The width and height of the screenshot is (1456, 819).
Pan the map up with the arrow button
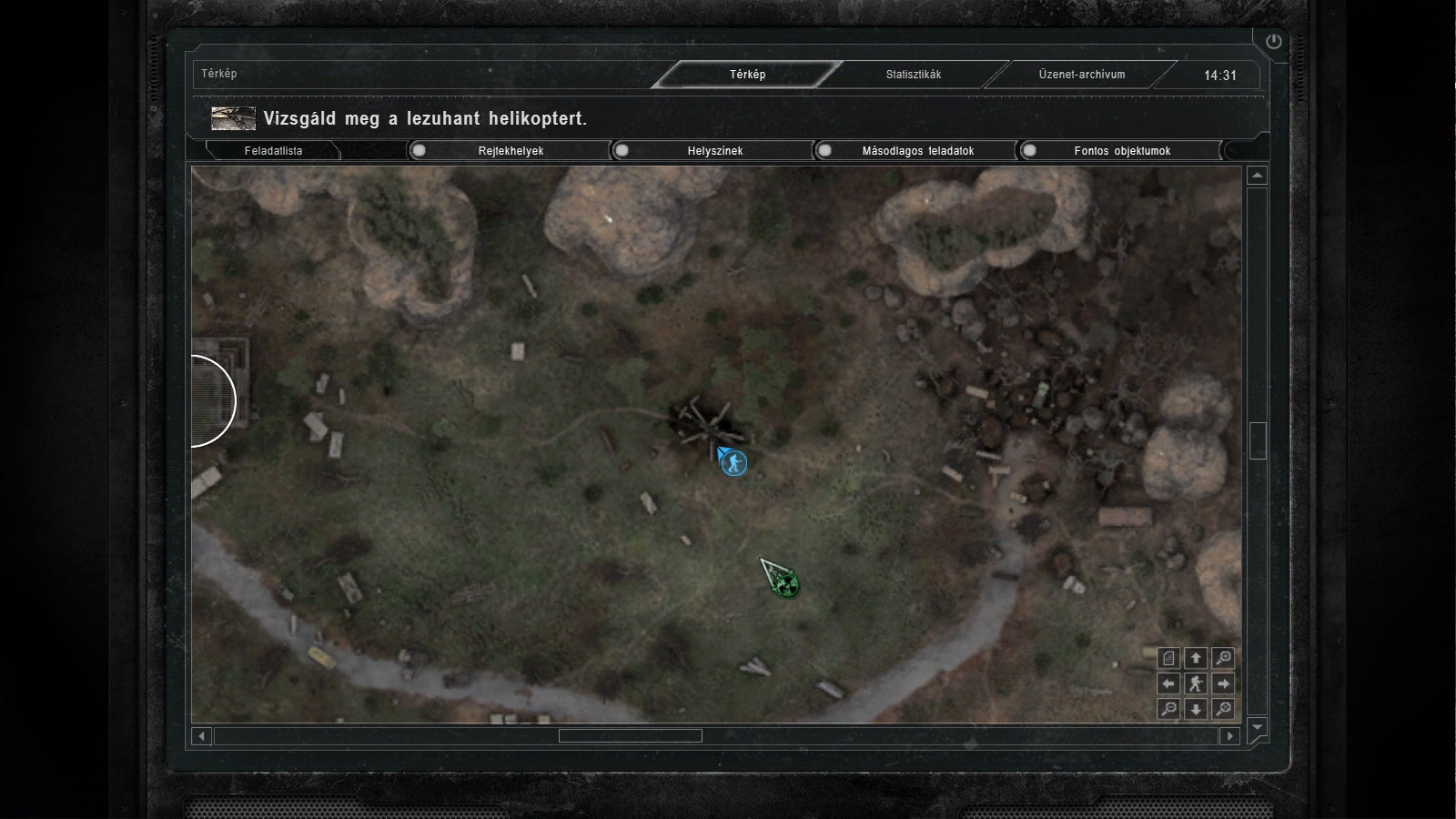(x=1196, y=658)
